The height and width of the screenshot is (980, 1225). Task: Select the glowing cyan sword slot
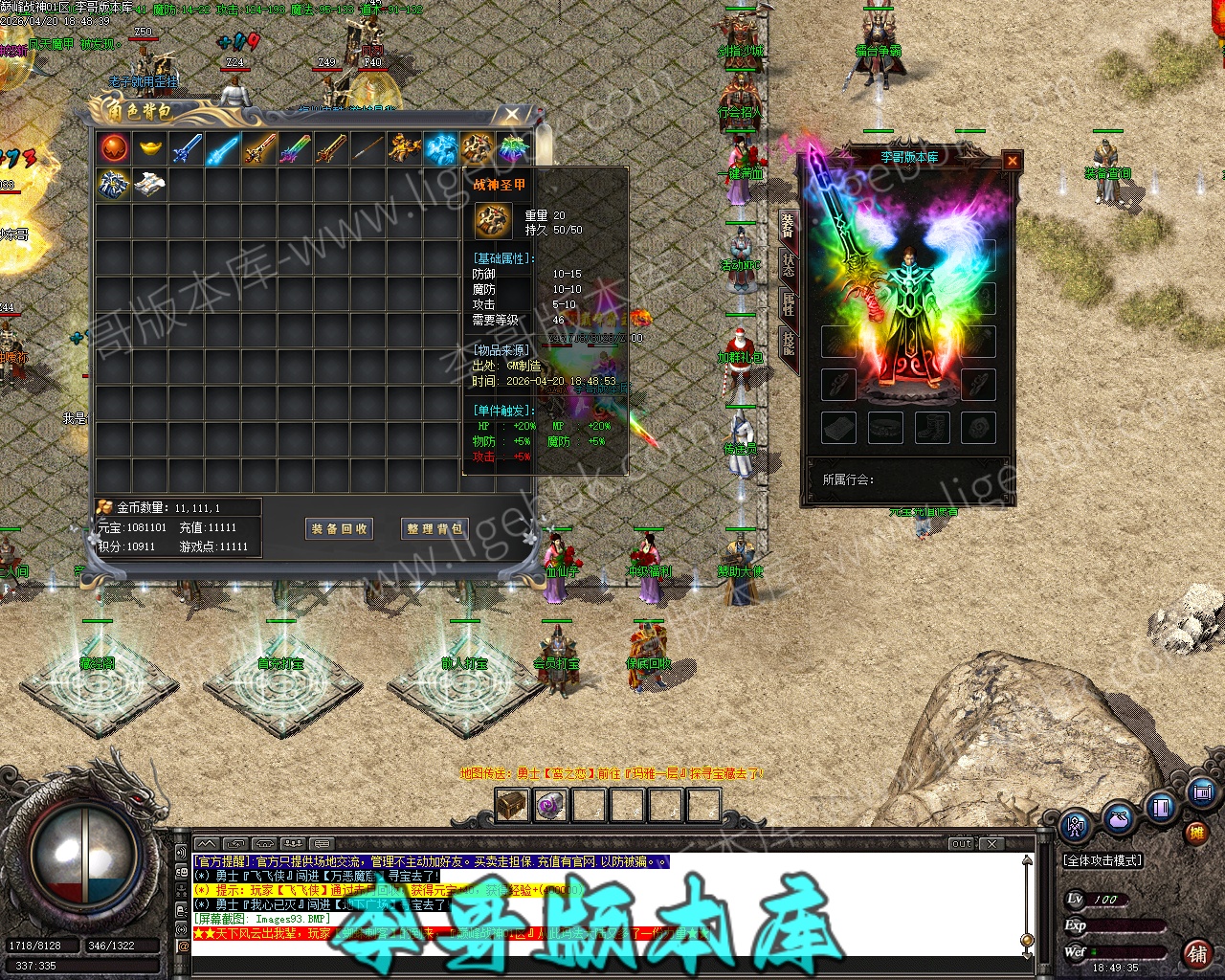pyautogui.click(x=222, y=148)
